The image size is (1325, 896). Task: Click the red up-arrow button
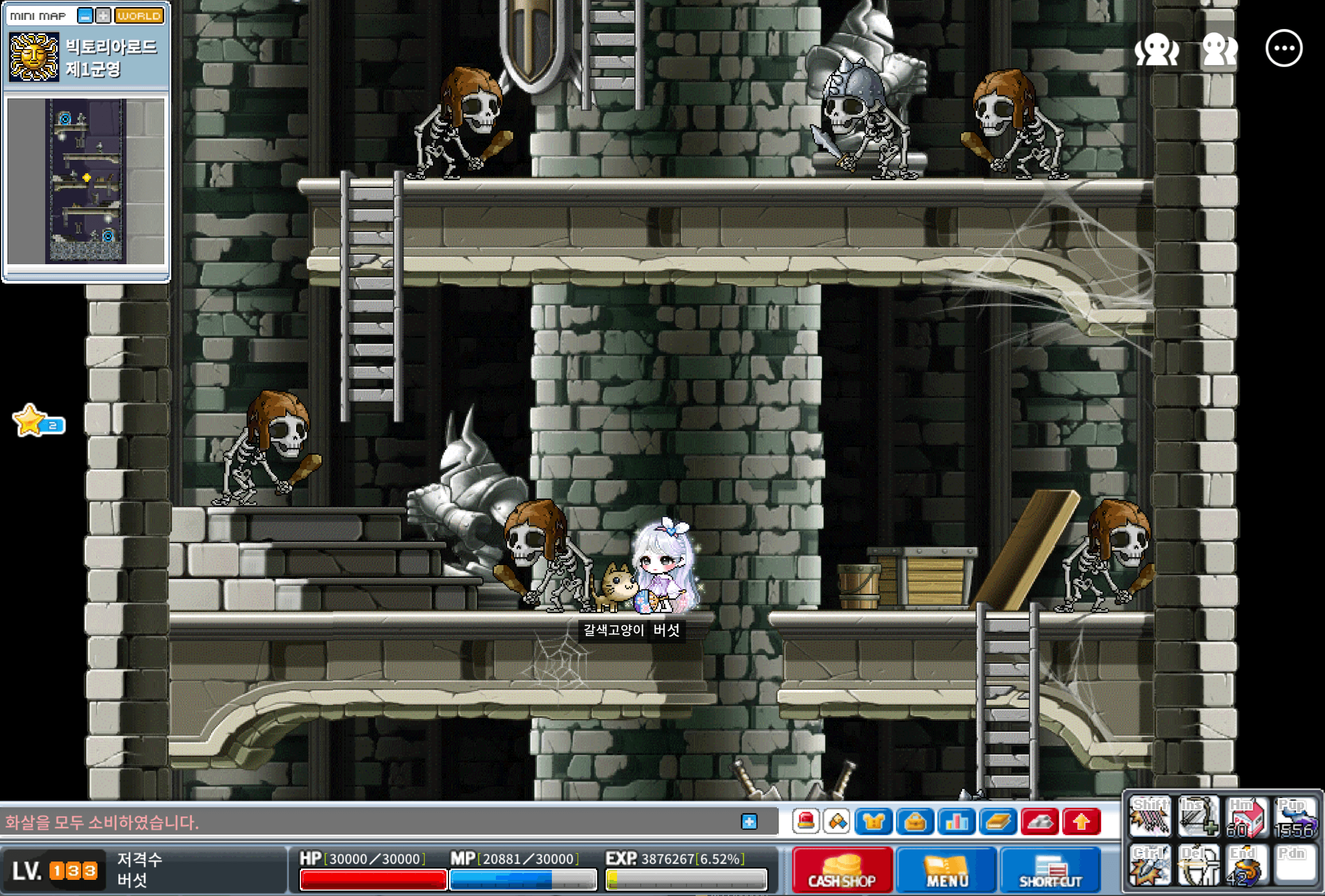pos(1081,821)
